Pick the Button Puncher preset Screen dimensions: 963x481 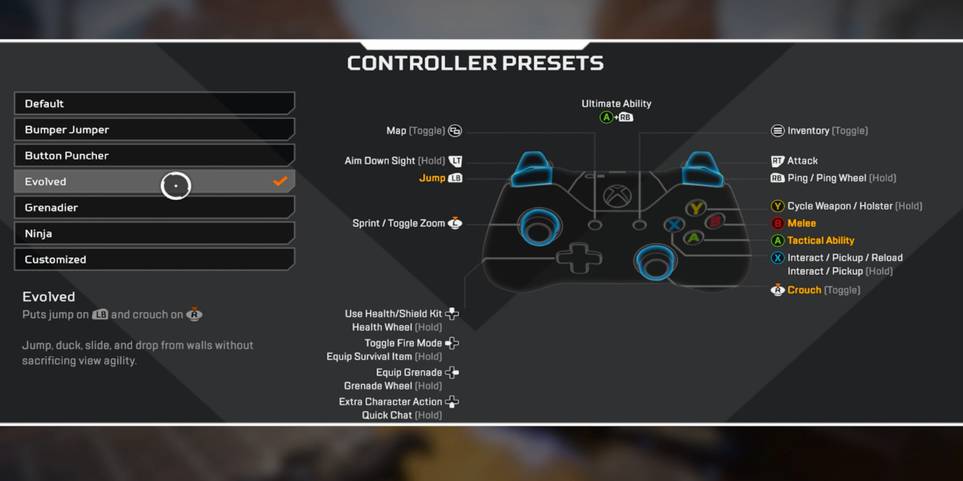click(153, 156)
